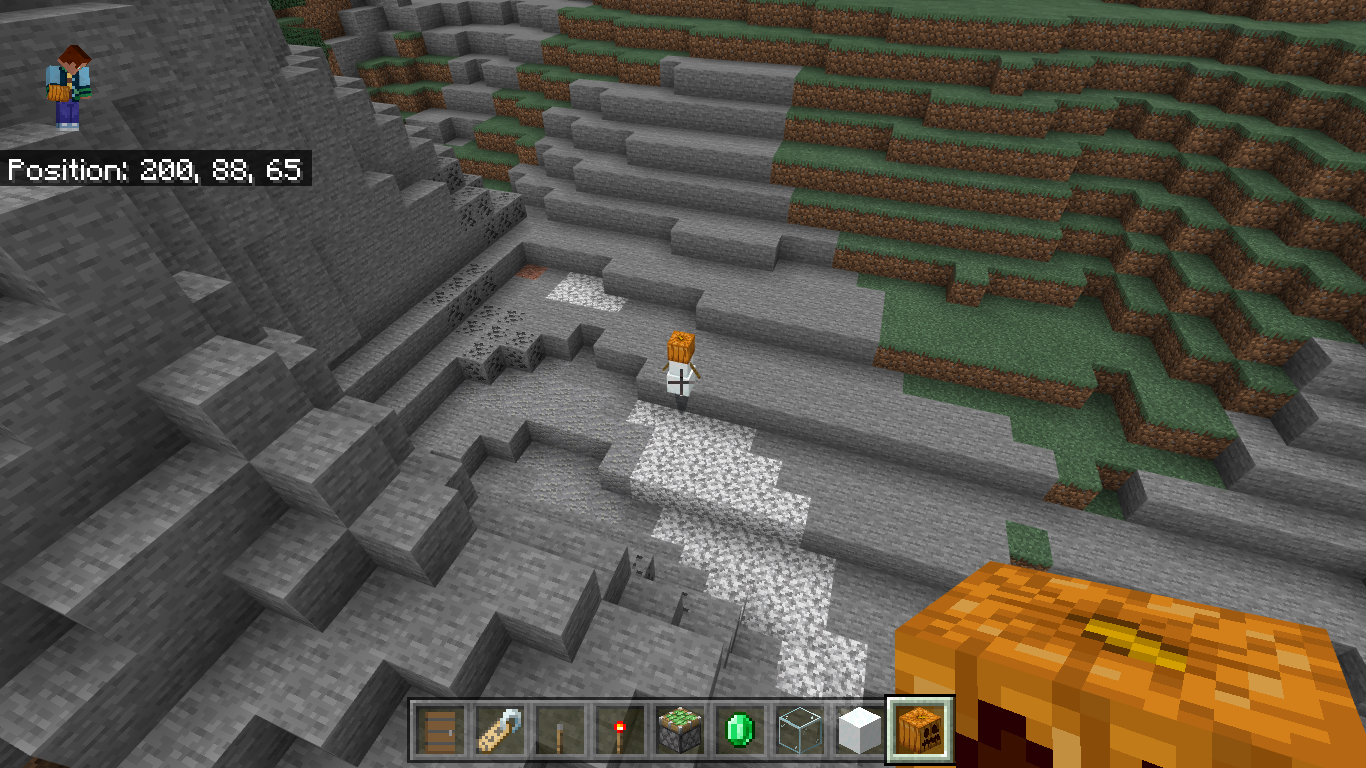The width and height of the screenshot is (1366, 768).
Task: Pick the emerald in the hotbar
Action: click(739, 731)
